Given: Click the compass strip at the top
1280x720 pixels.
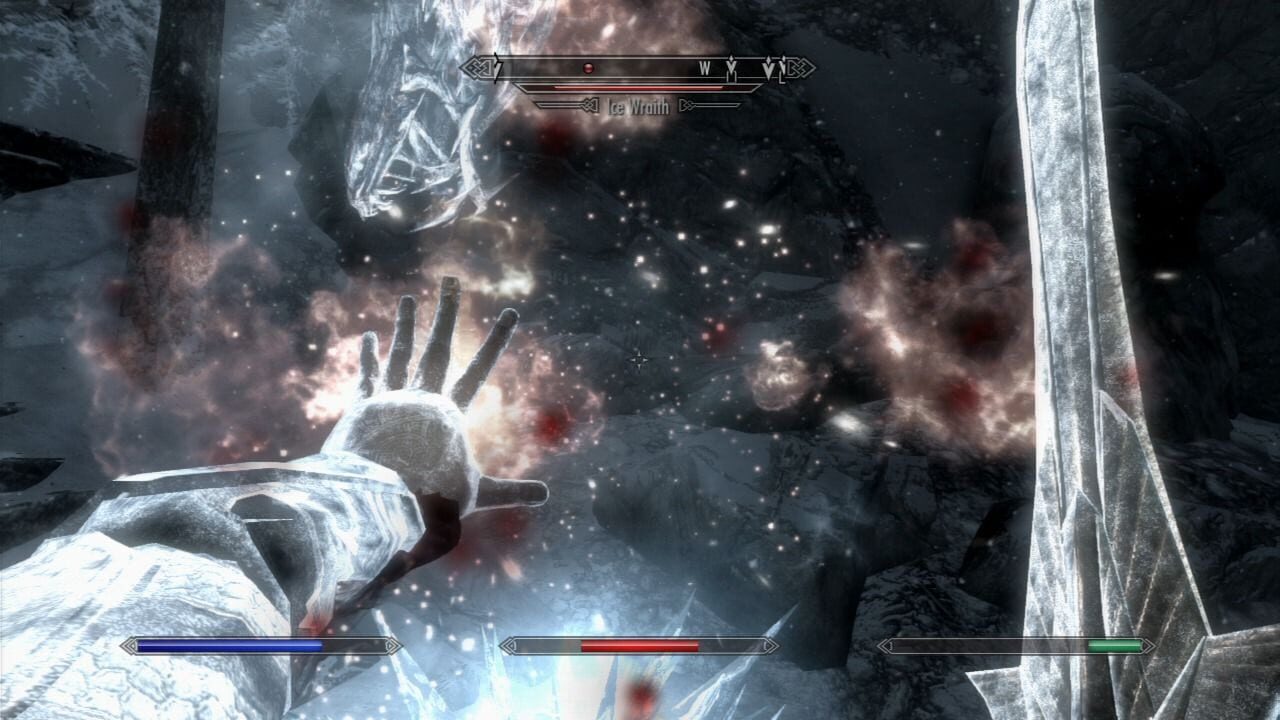Looking at the screenshot, I should pyautogui.click(x=640, y=68).
